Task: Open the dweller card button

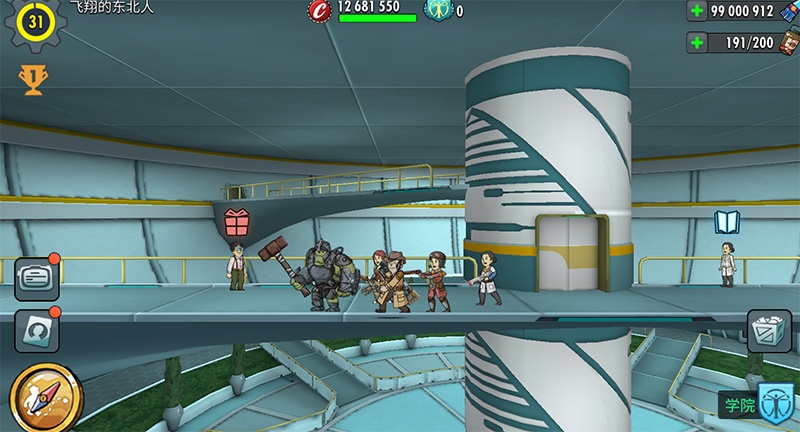Action: pyautogui.click(x=36, y=330)
